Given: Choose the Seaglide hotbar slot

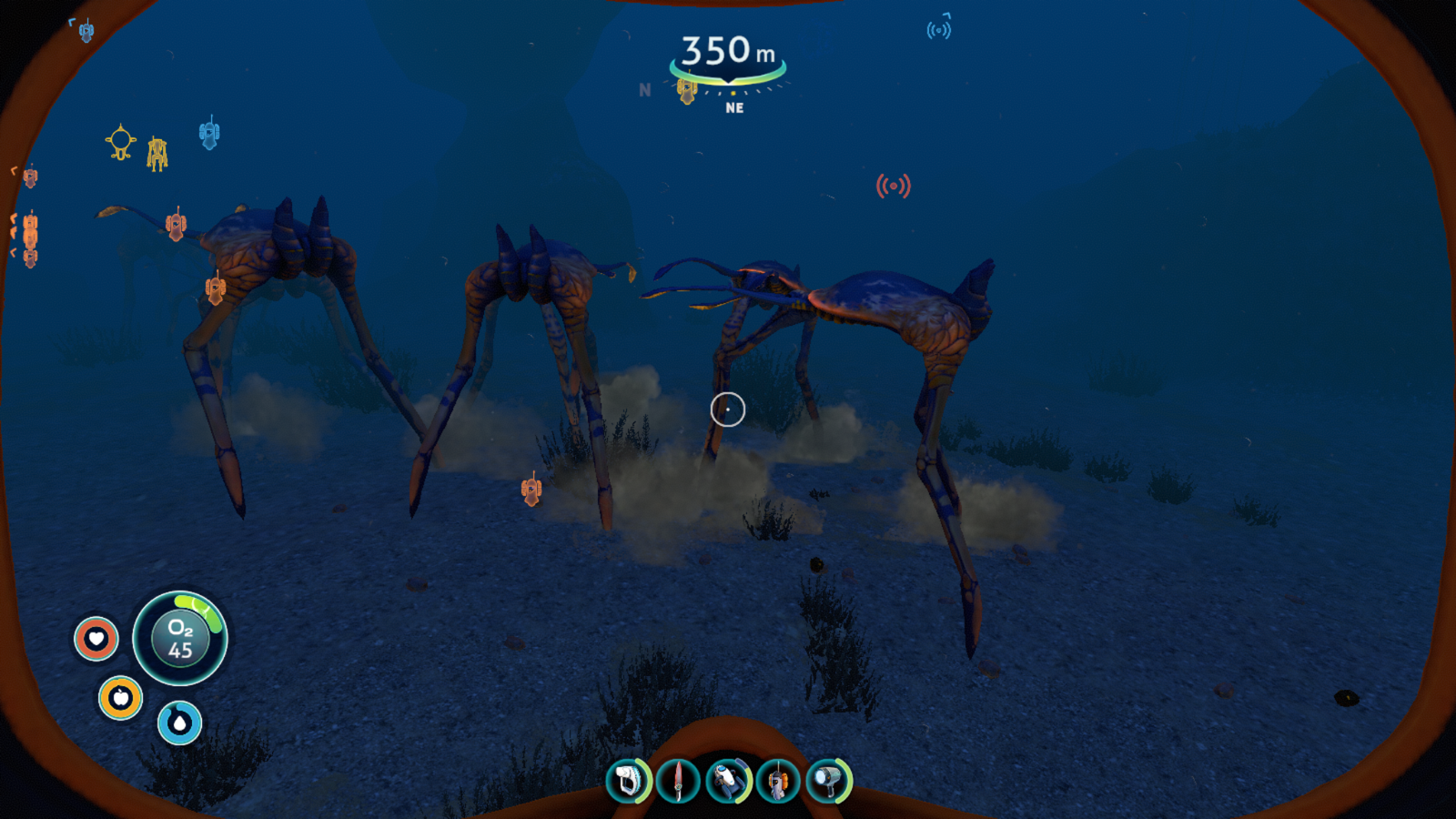Looking at the screenshot, I should pyautogui.click(x=728, y=781).
